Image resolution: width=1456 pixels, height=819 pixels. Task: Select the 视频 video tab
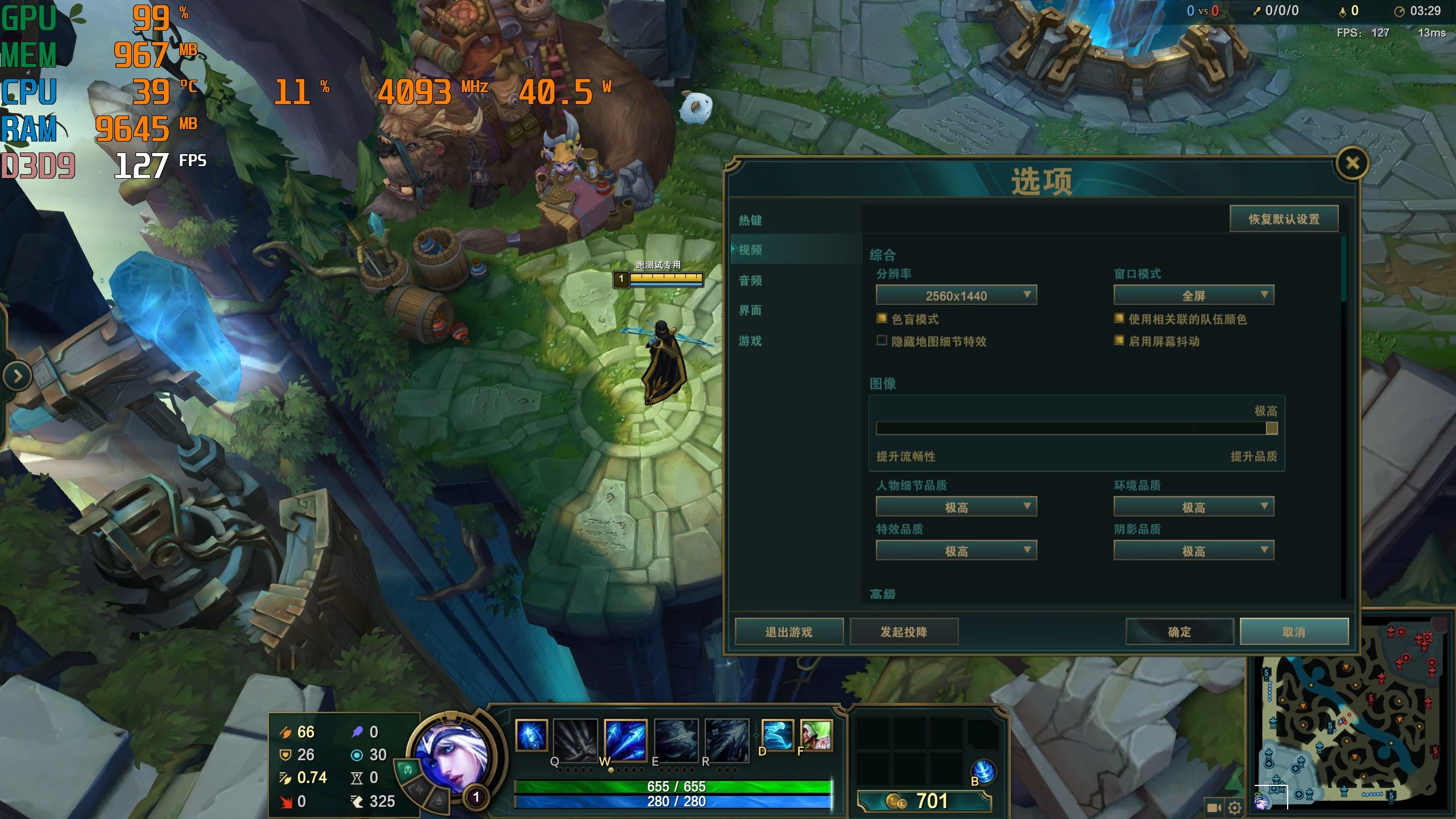pos(750,250)
